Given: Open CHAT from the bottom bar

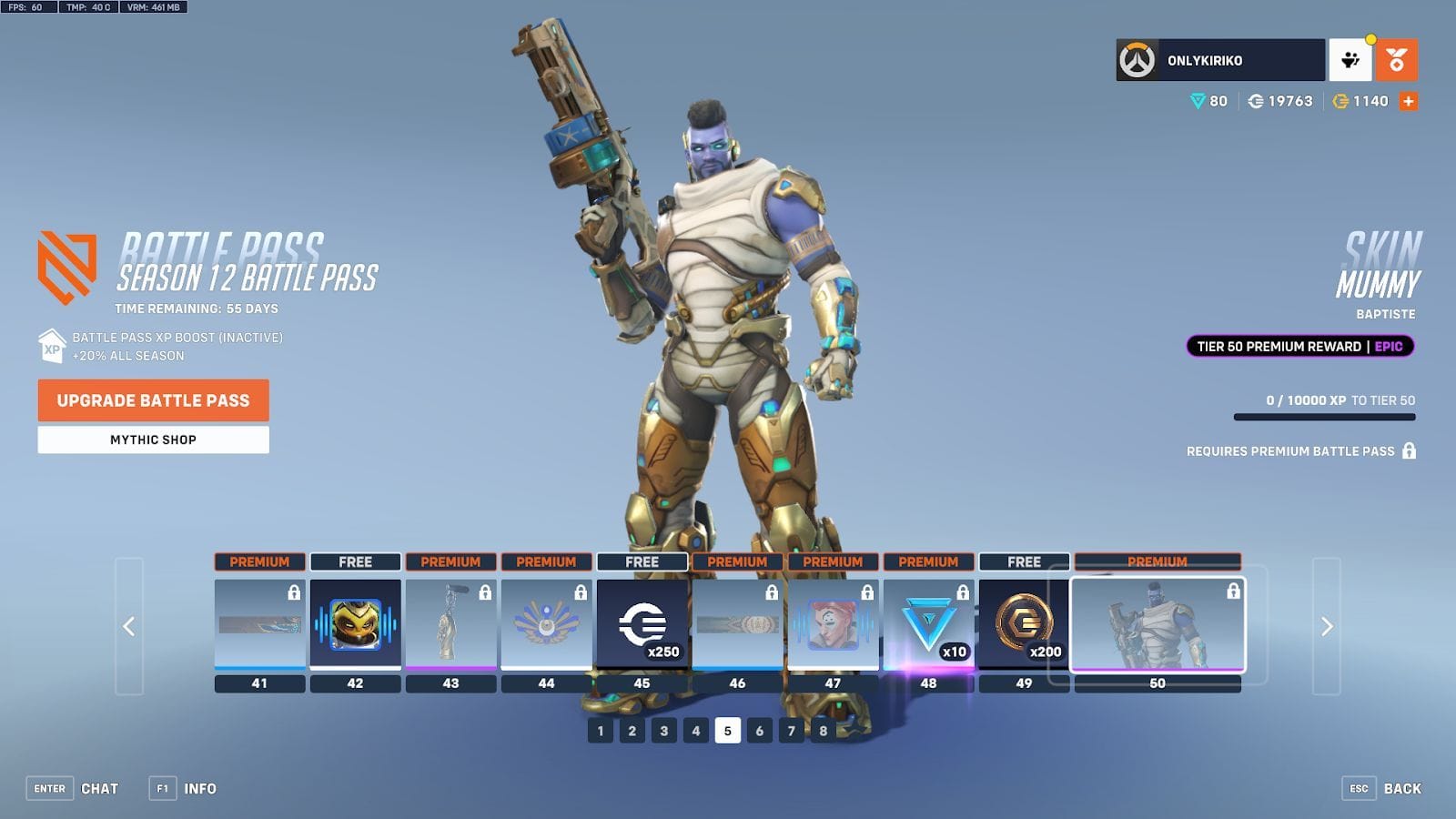Looking at the screenshot, I should point(101,788).
